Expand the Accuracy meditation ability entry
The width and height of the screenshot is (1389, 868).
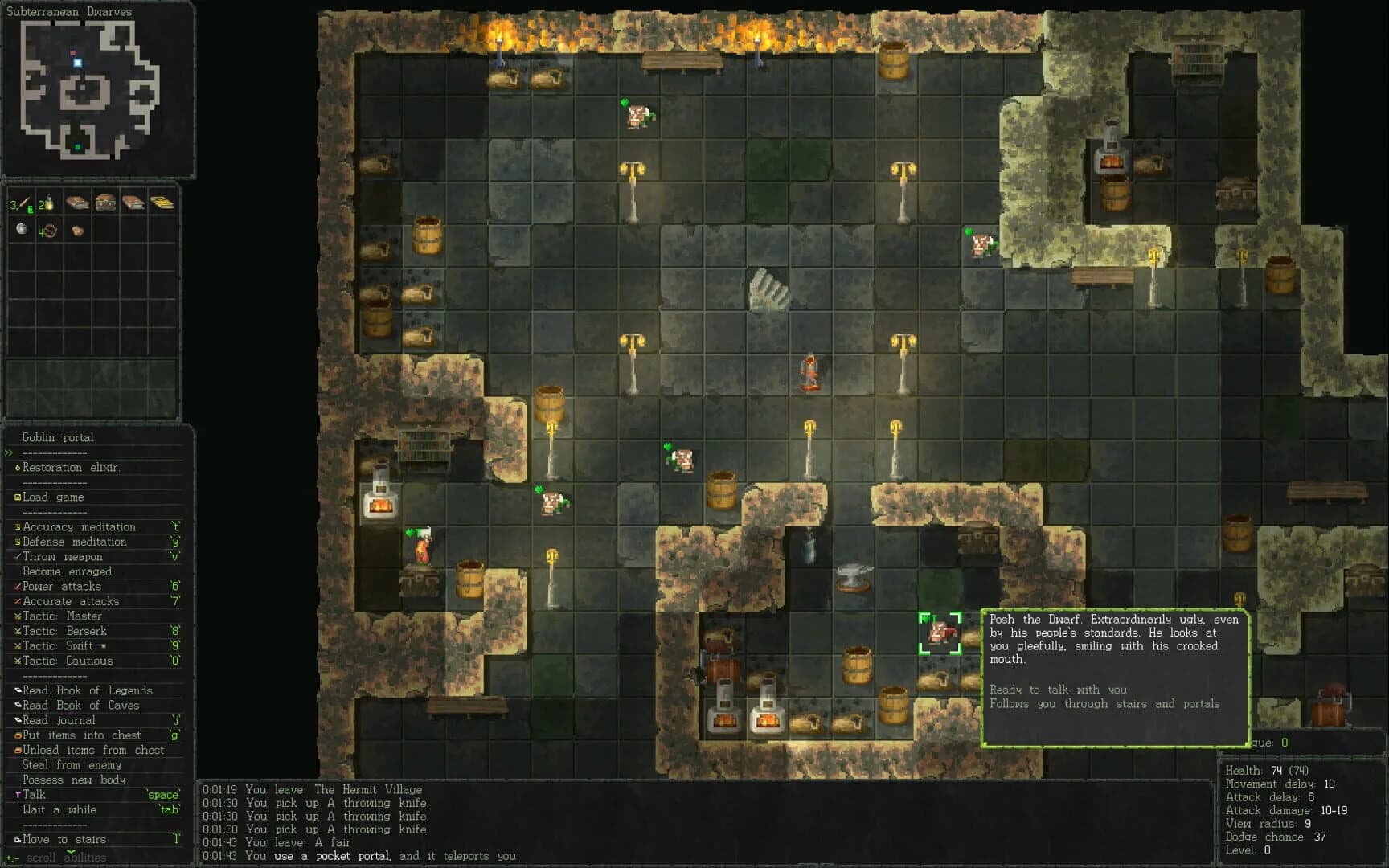(x=77, y=526)
